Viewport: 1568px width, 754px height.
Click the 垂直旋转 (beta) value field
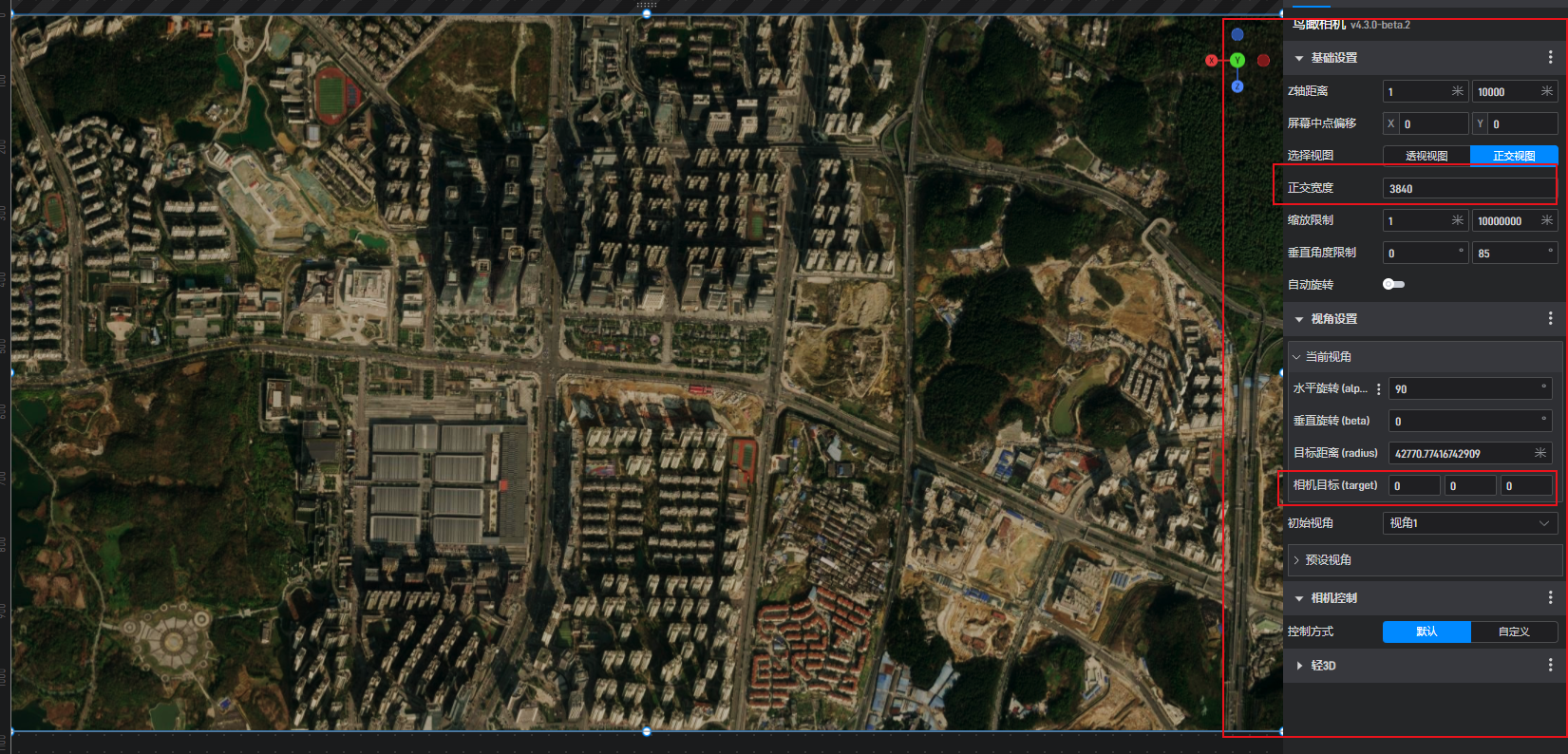(x=1465, y=422)
